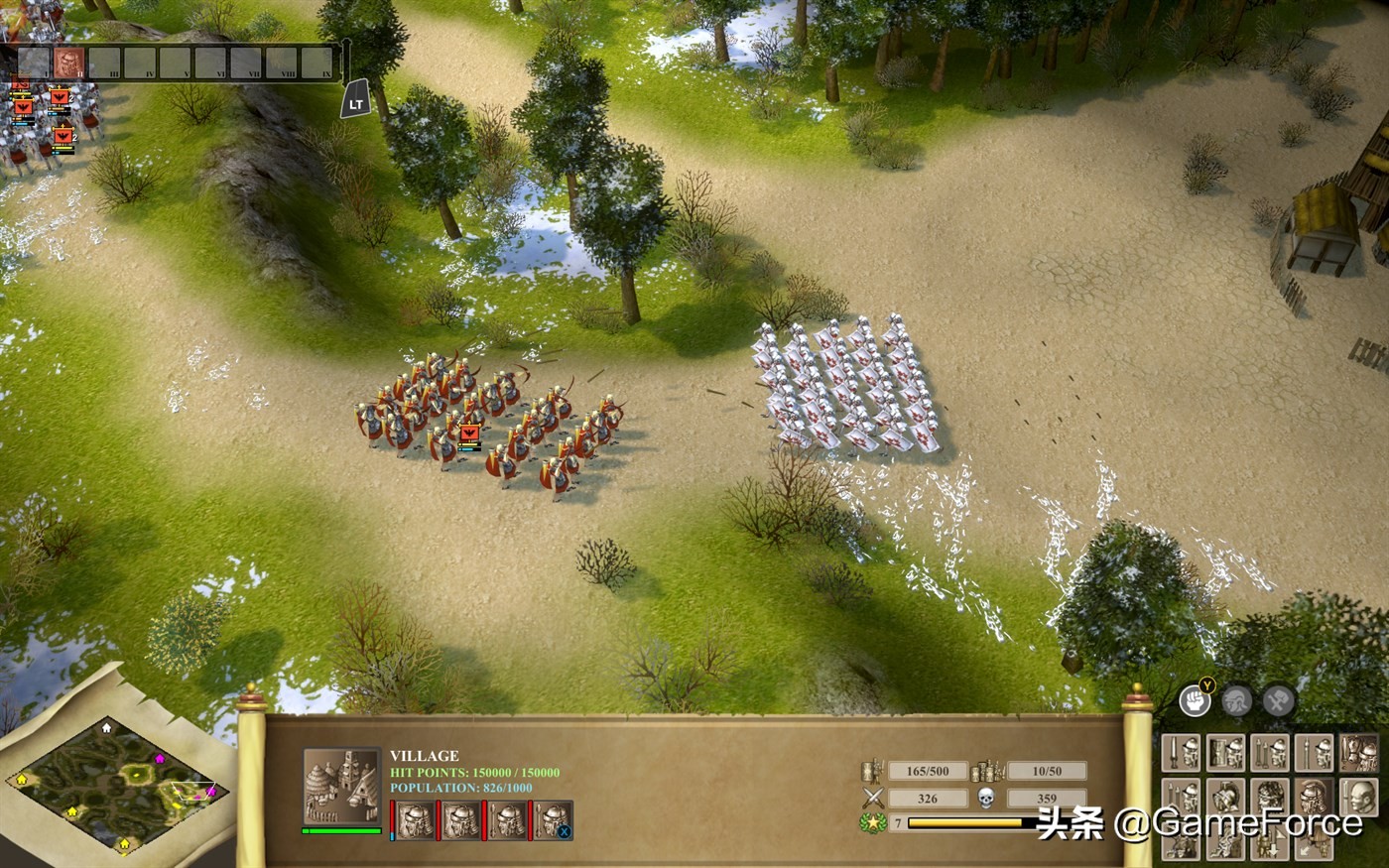
Task: Open the crossed hammer build tab
Action: [x=1278, y=701]
